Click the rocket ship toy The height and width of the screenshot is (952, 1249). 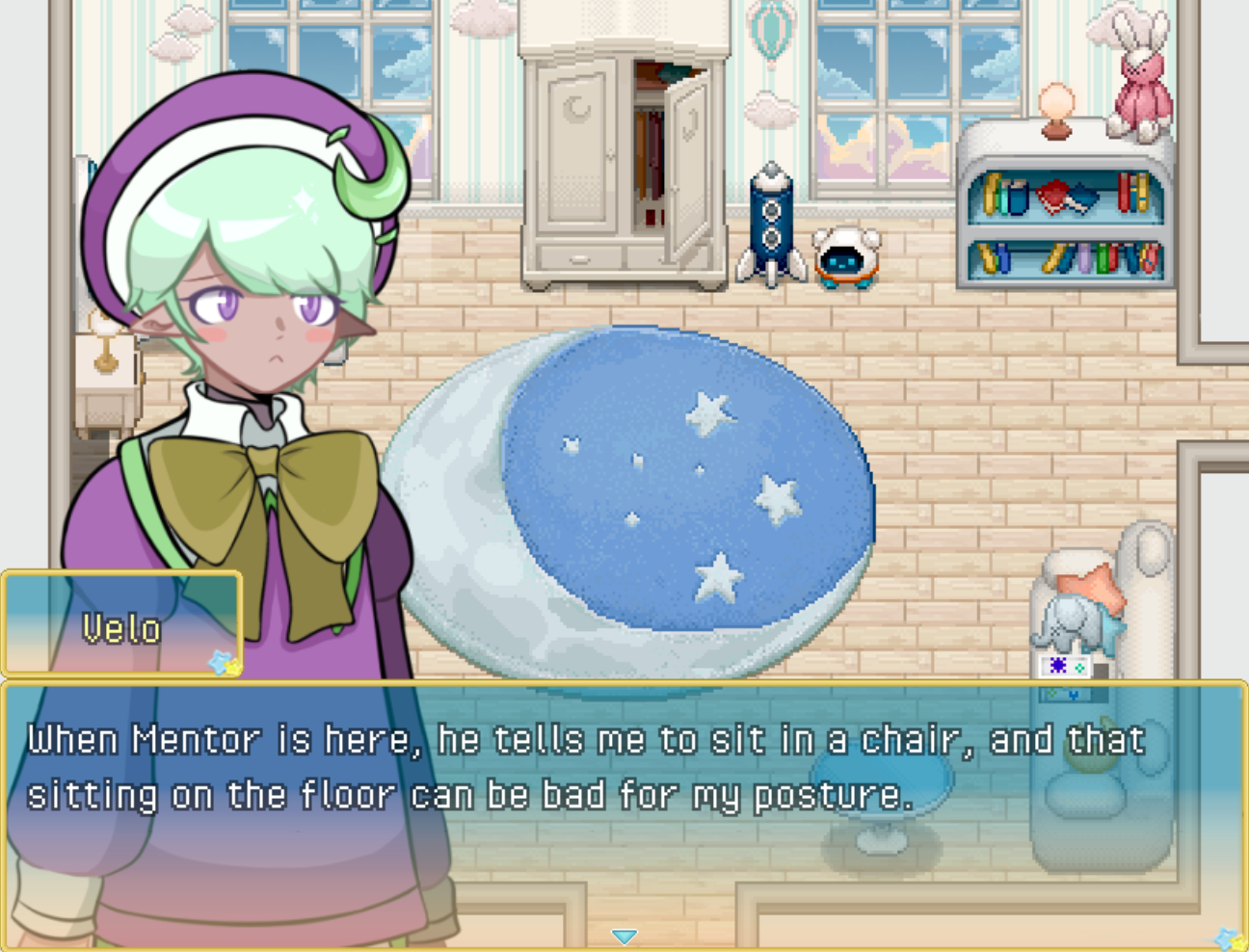click(771, 222)
